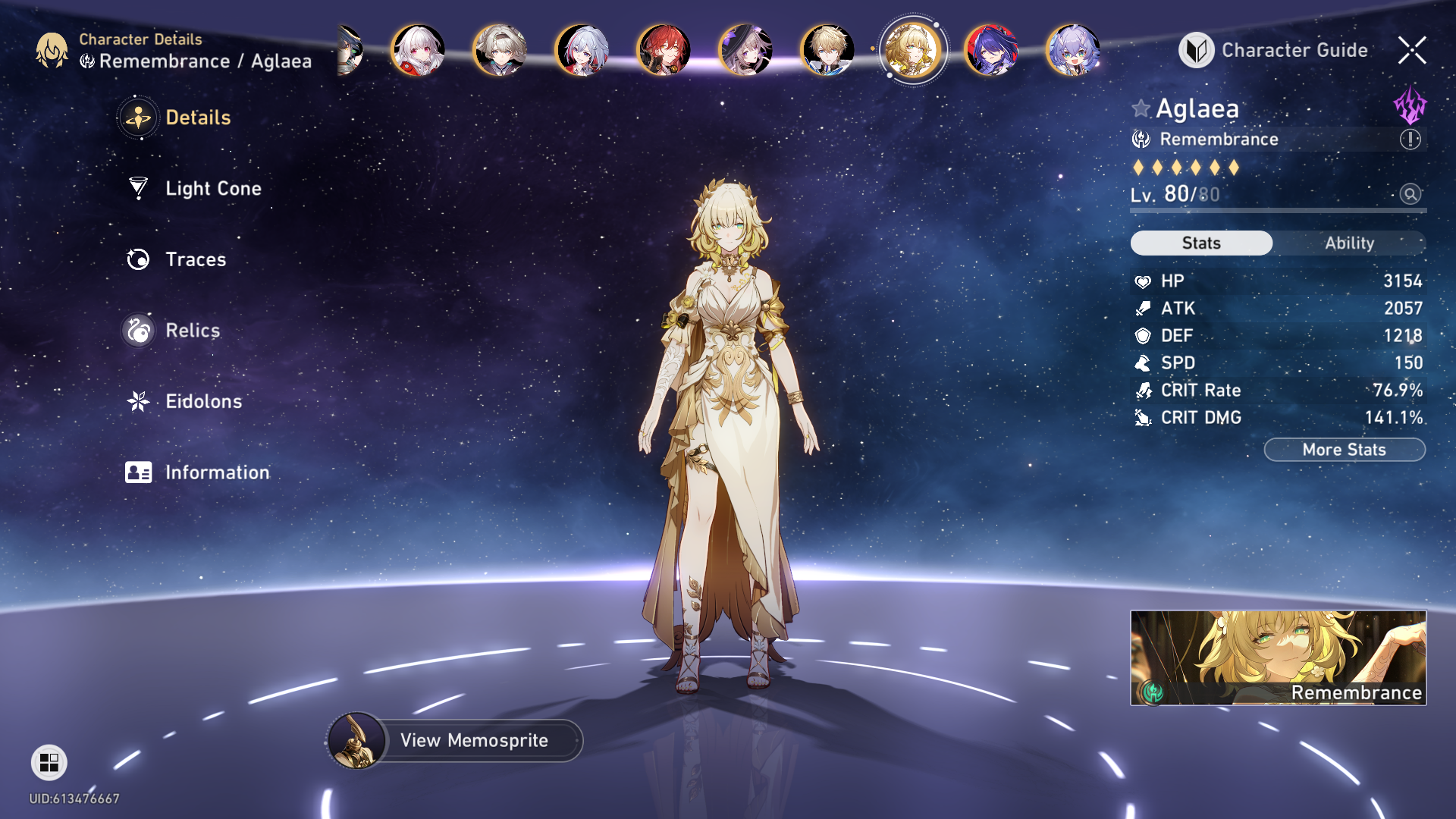View the Eidolons page

pos(203,401)
